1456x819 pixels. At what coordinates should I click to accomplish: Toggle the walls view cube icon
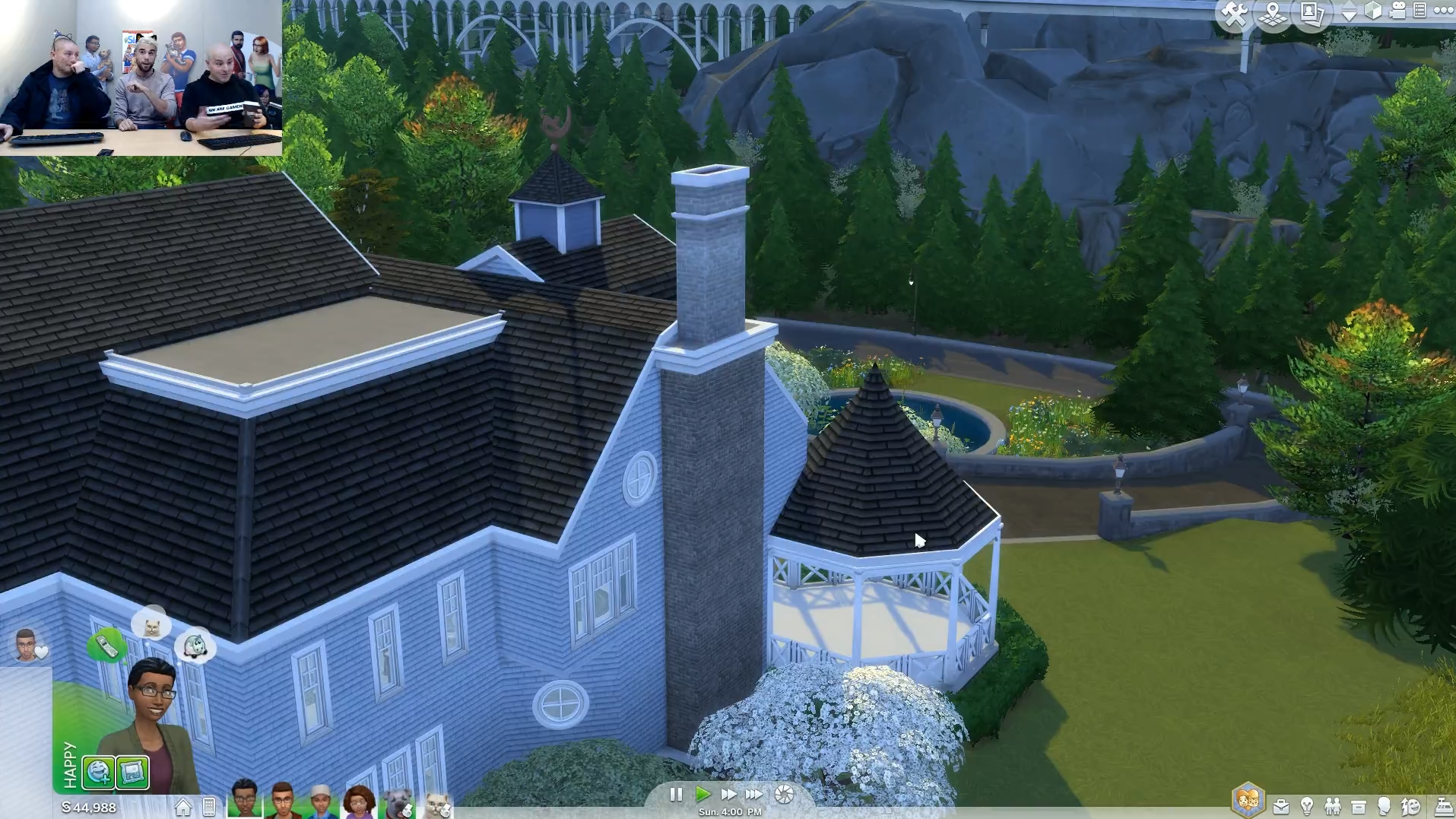coord(1373,11)
